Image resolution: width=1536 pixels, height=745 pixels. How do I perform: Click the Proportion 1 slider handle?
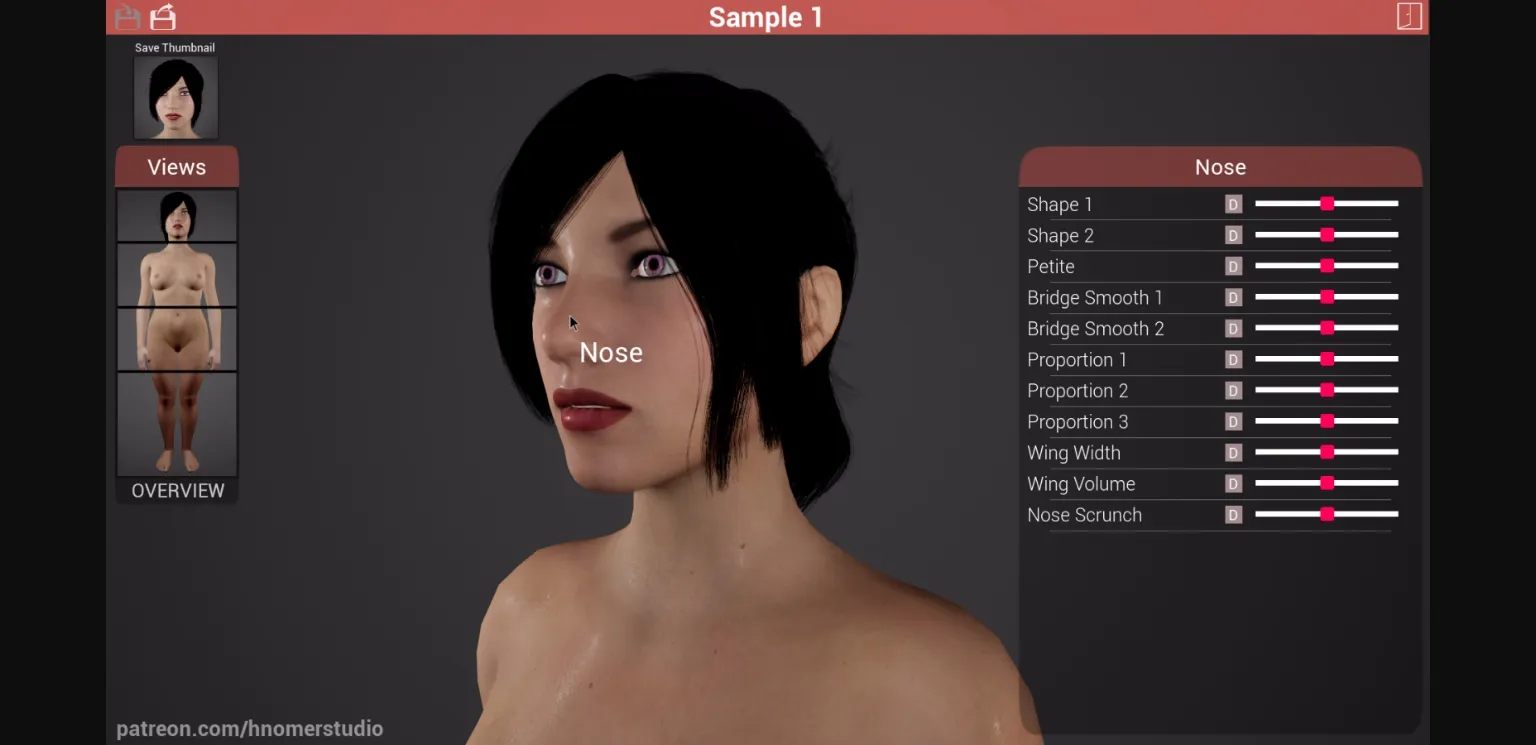[x=1326, y=359]
